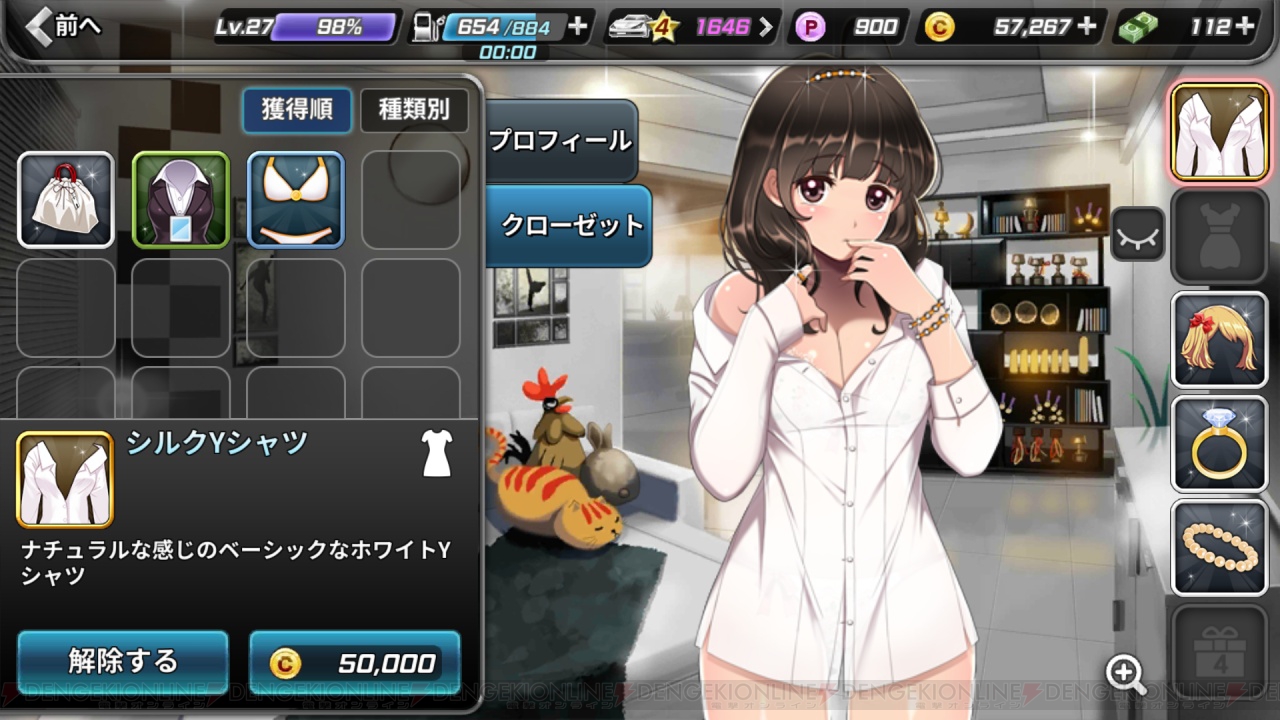Open the dress category in right sidebar
The width and height of the screenshot is (1280, 720).
[x=1219, y=235]
